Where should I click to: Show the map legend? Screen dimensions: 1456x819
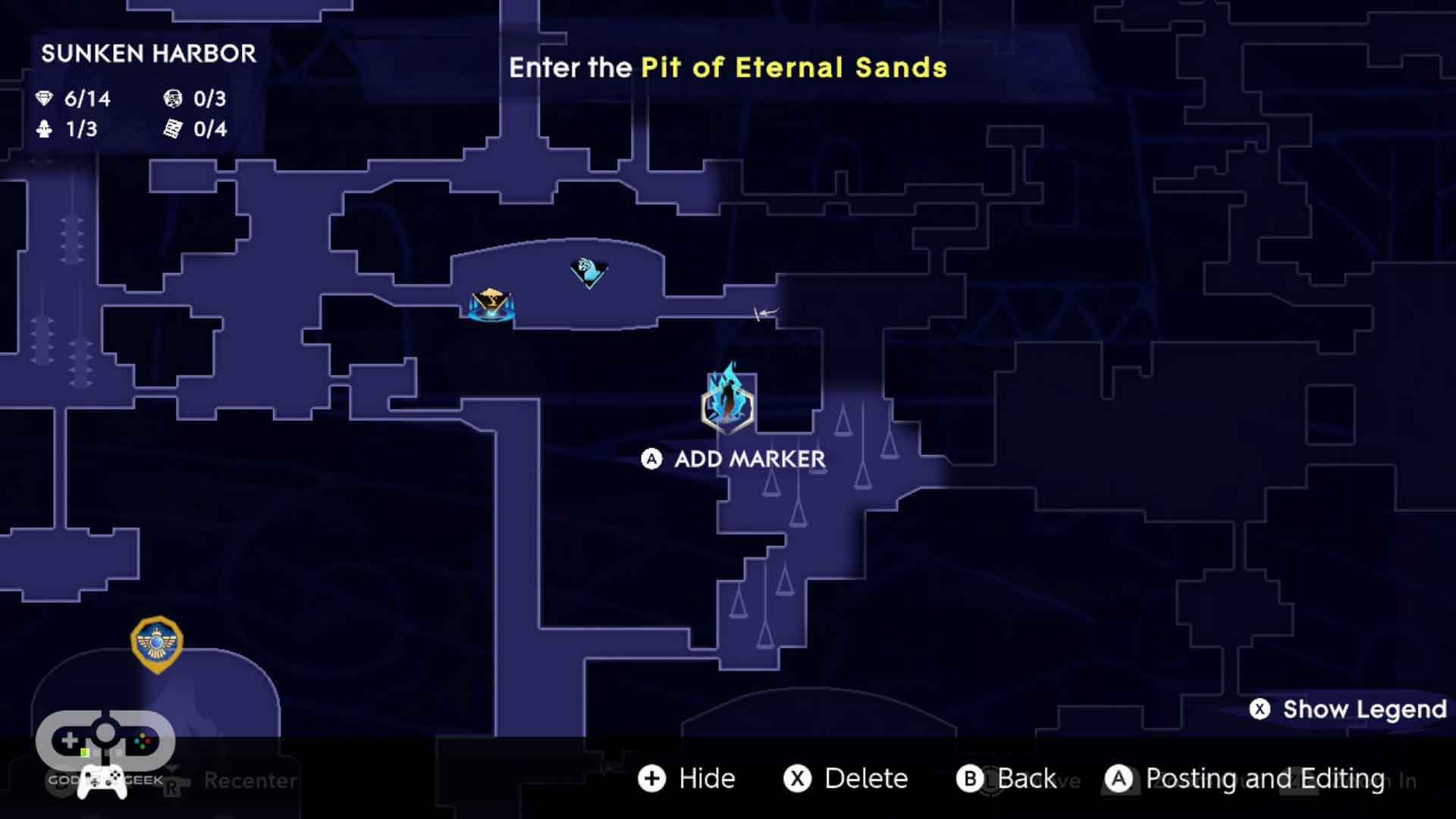pyautogui.click(x=1348, y=709)
